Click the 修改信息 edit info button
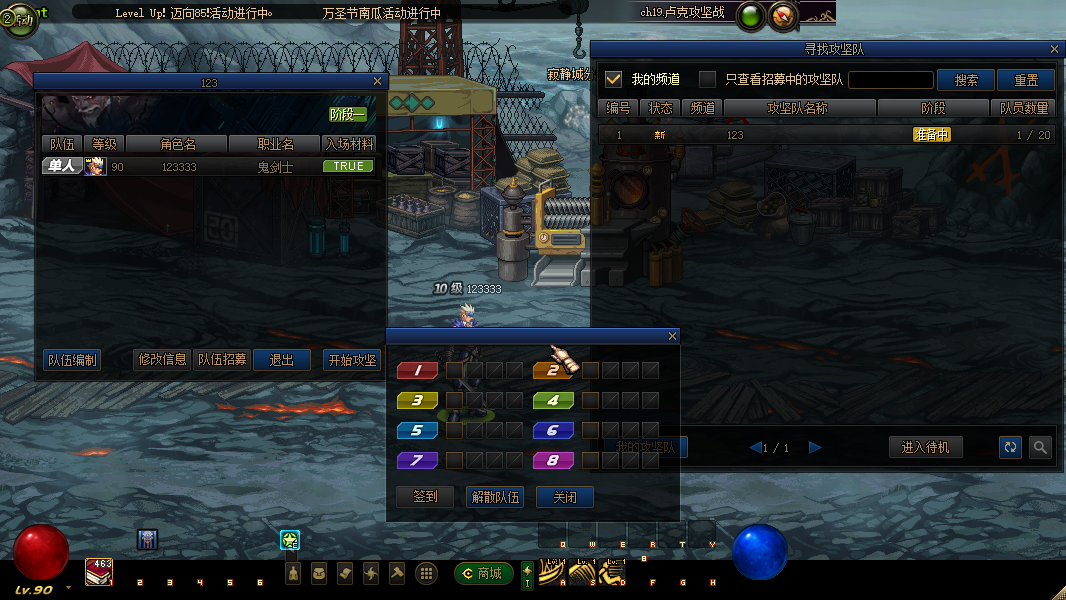Screen dimensions: 1066x600 click(162, 360)
